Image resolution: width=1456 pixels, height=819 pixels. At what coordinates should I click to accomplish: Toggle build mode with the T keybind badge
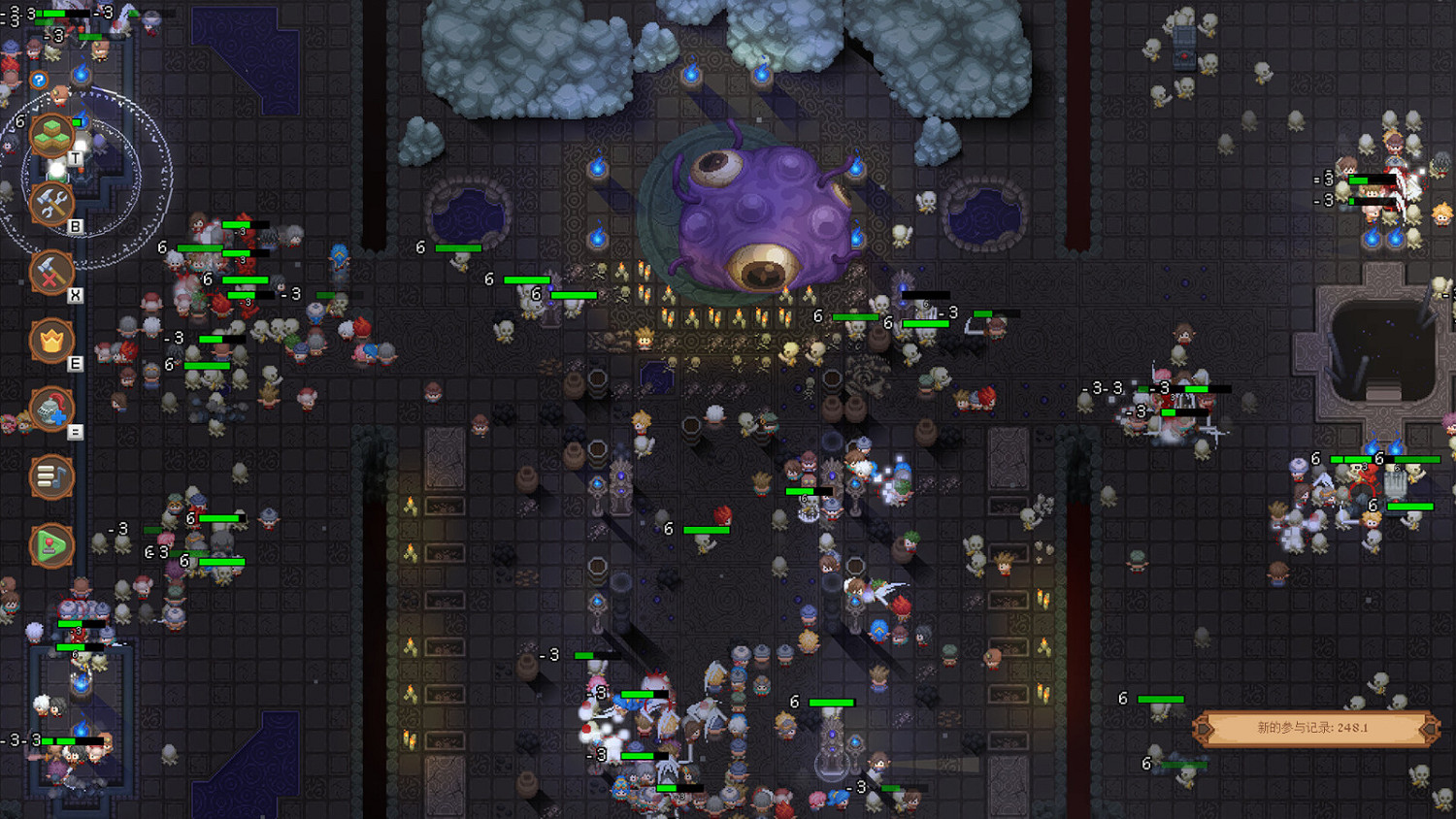tap(76, 159)
